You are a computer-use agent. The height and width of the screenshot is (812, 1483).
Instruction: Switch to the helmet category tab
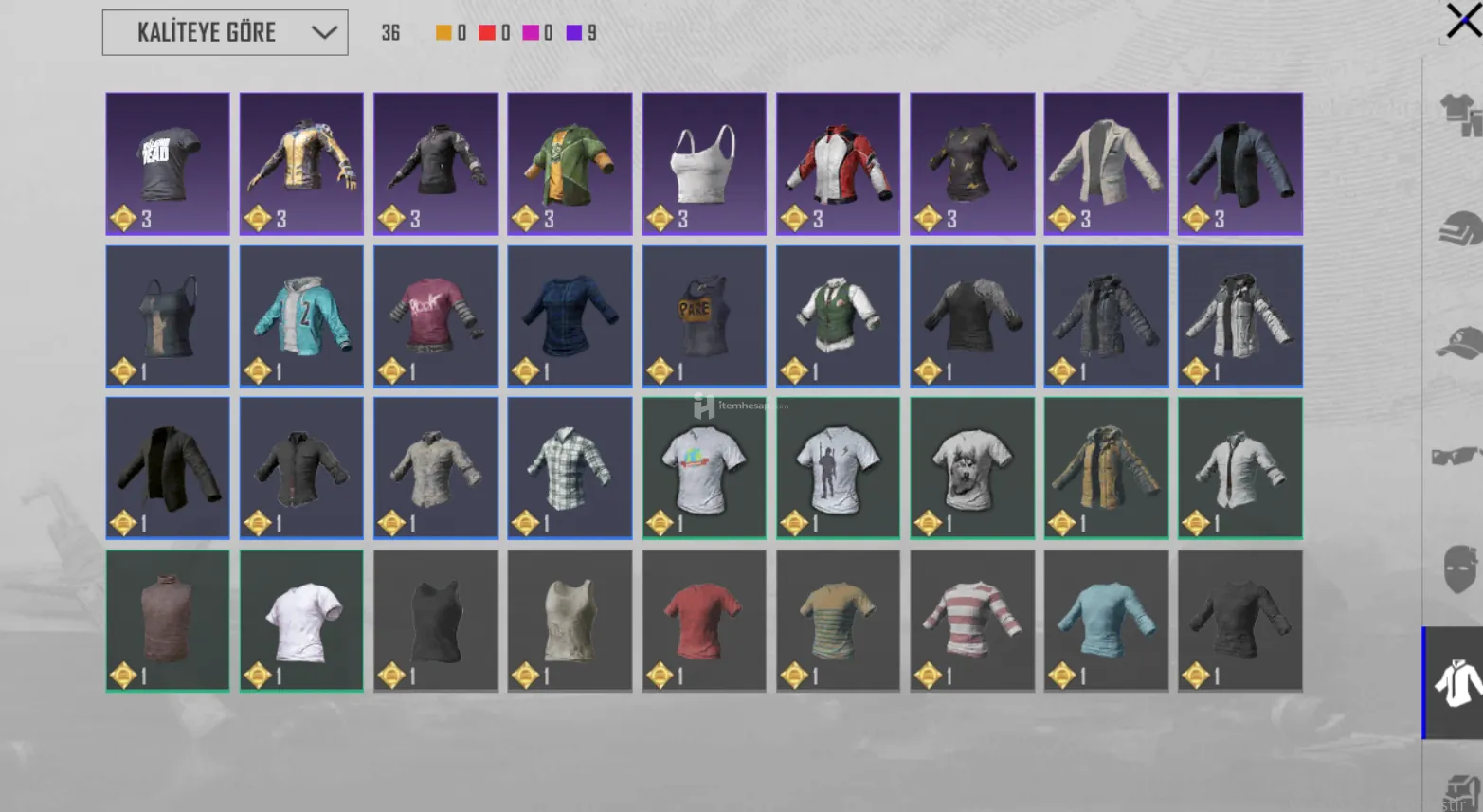click(1457, 229)
